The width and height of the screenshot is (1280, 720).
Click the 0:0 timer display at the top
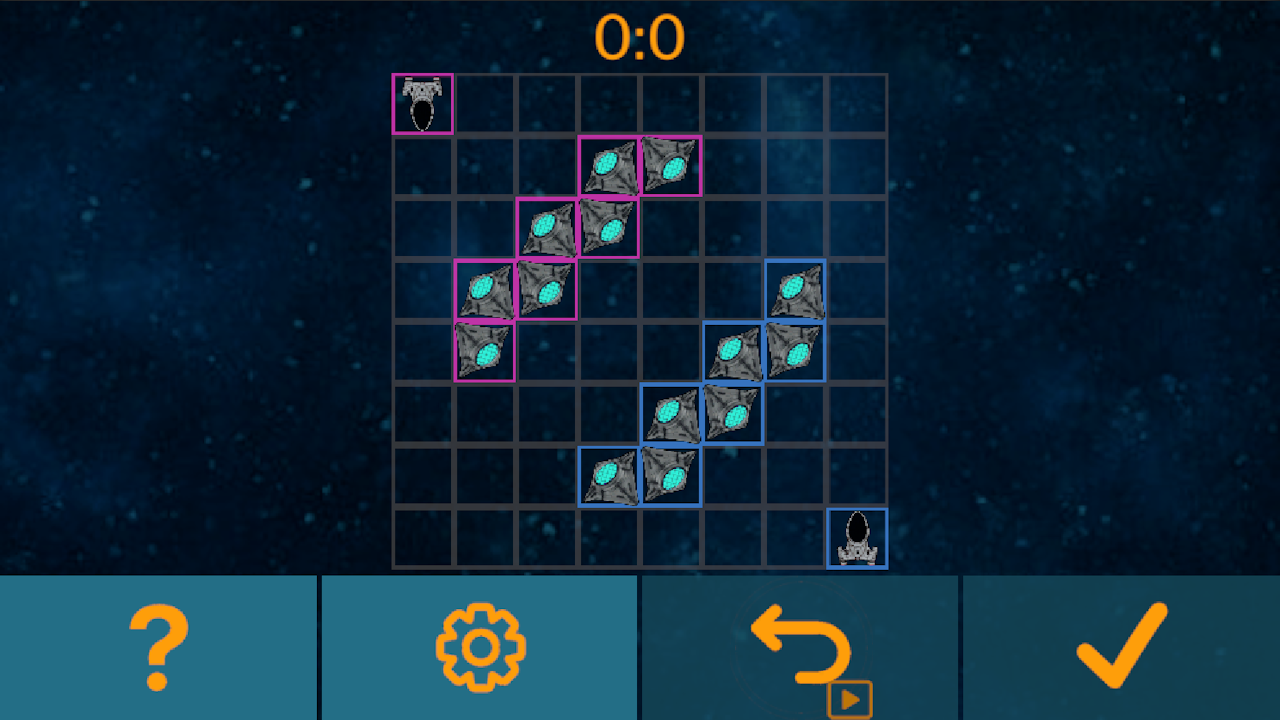point(639,36)
